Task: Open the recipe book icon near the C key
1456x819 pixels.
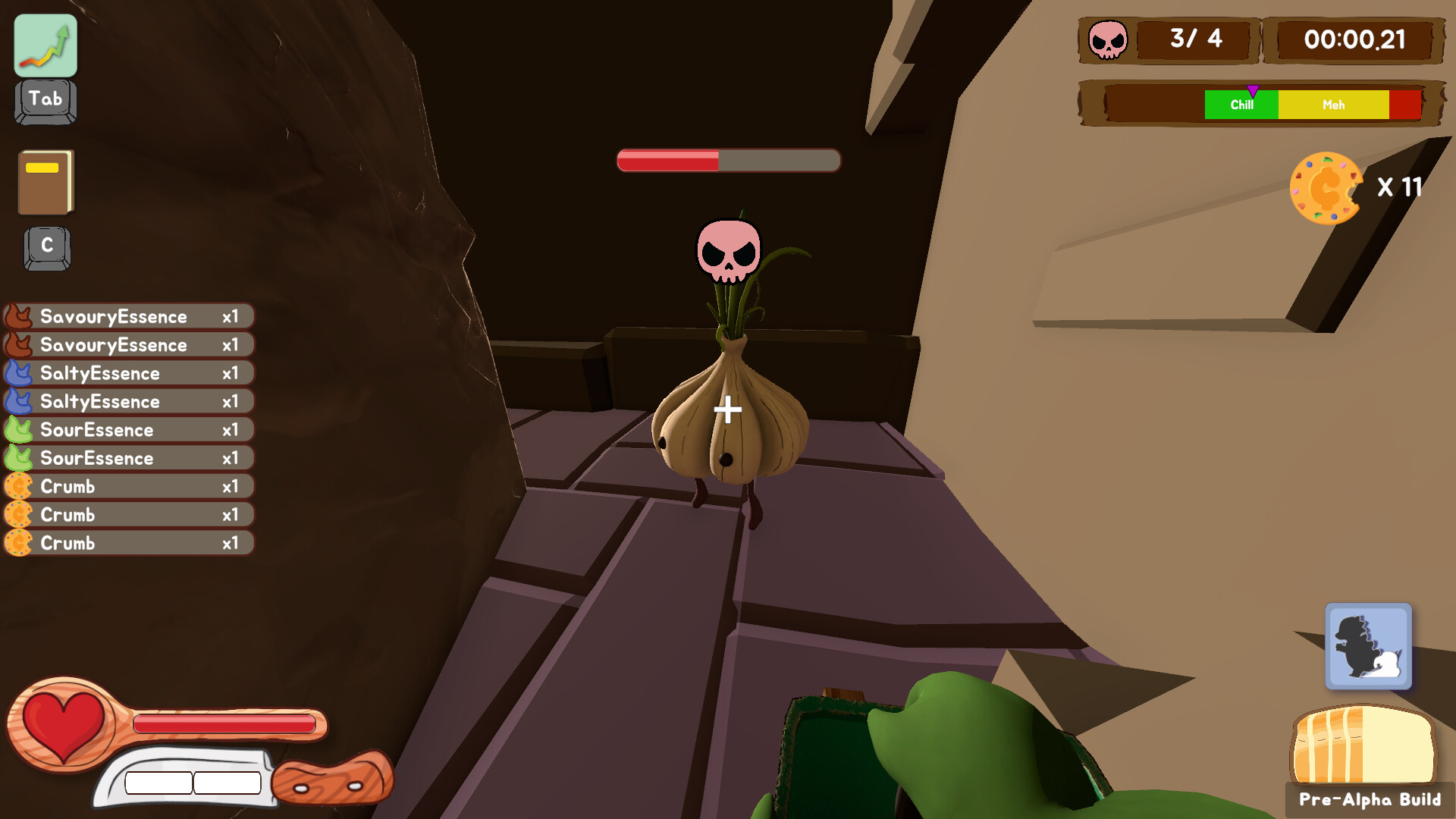Action: click(x=45, y=182)
